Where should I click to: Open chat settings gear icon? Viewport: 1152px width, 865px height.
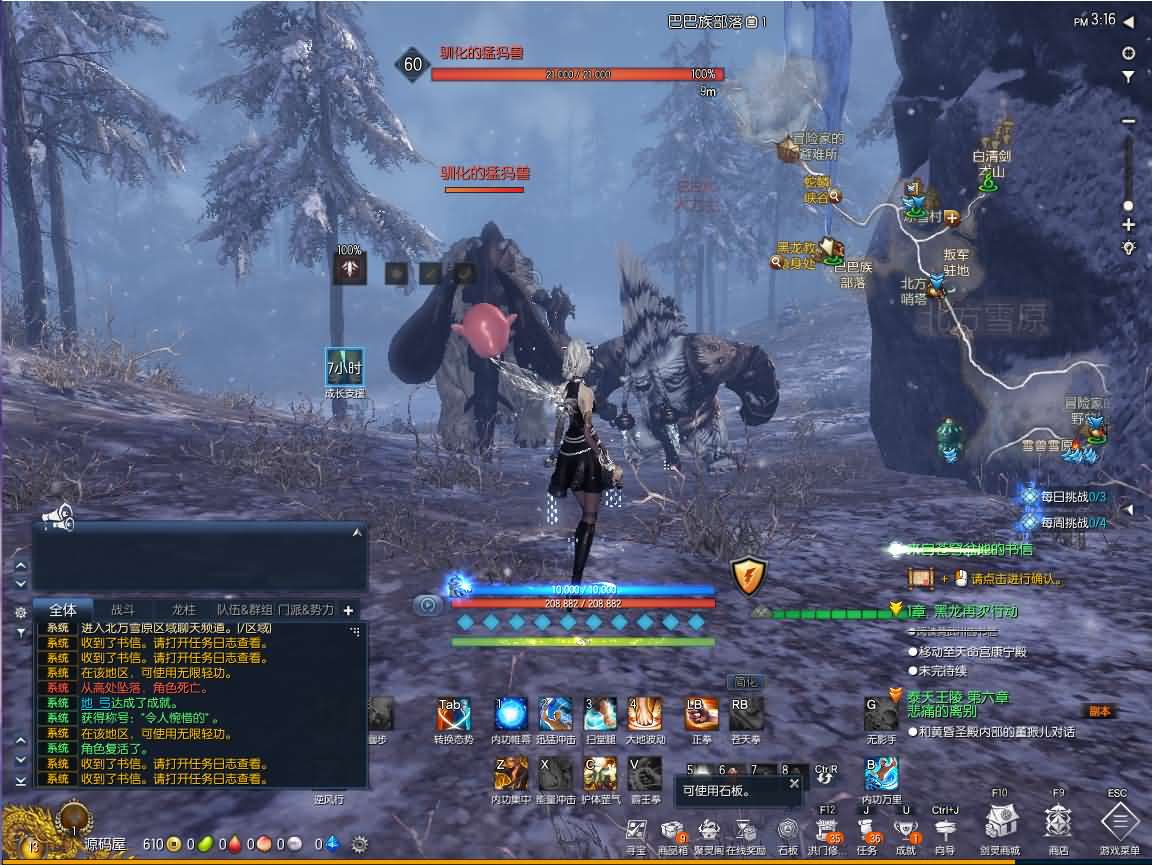point(20,611)
